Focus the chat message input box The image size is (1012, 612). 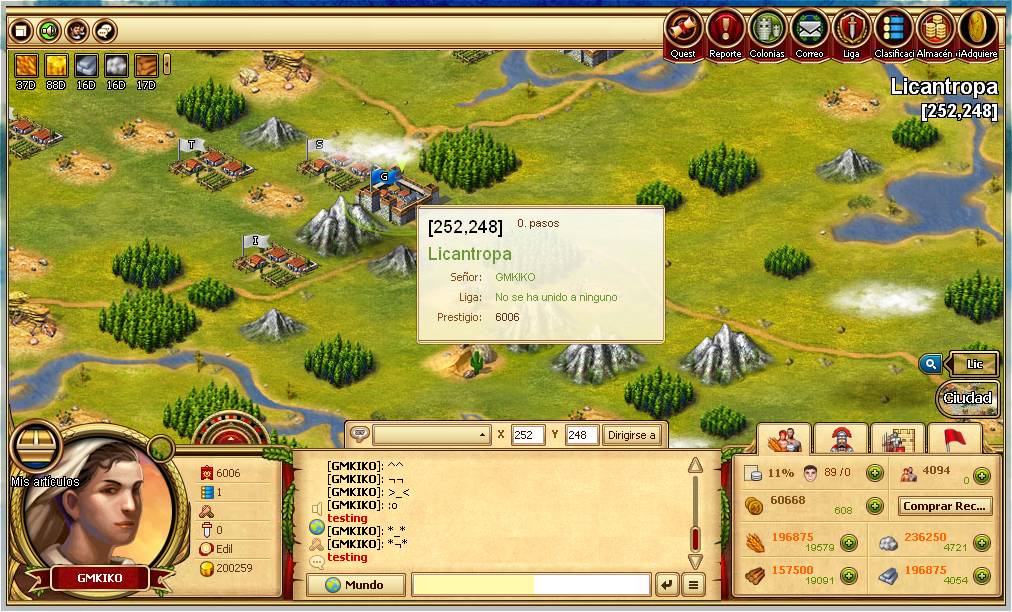point(531,585)
